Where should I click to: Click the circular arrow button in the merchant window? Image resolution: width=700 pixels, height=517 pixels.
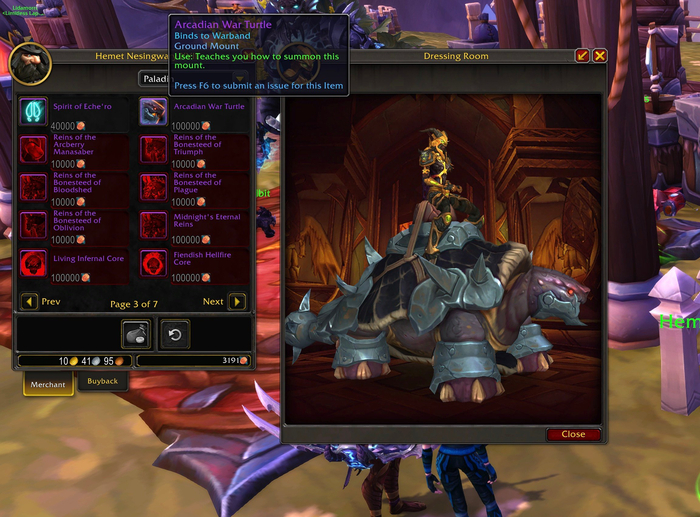coord(174,334)
